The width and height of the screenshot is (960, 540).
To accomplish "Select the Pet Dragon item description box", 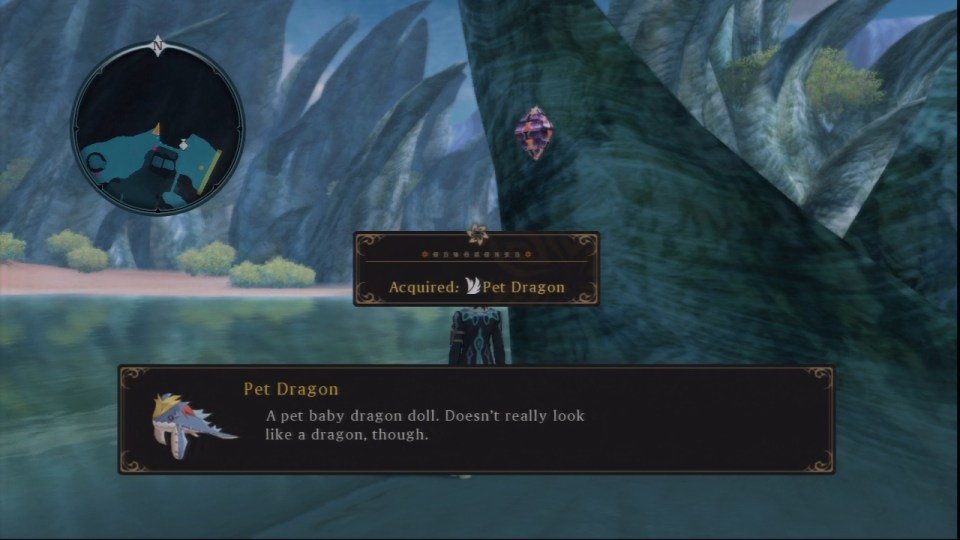I will 476,419.
